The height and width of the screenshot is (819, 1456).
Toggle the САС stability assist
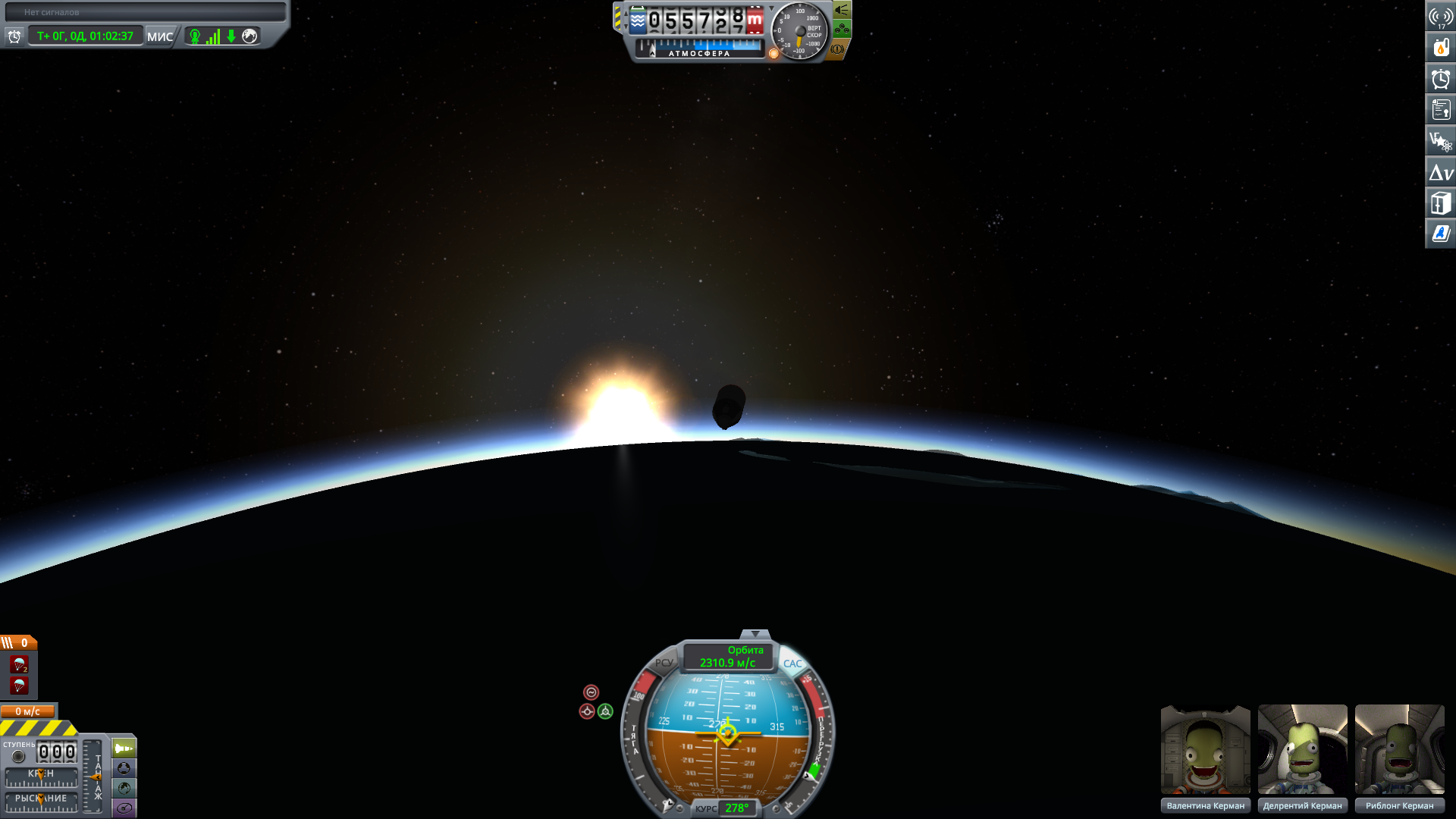(792, 664)
